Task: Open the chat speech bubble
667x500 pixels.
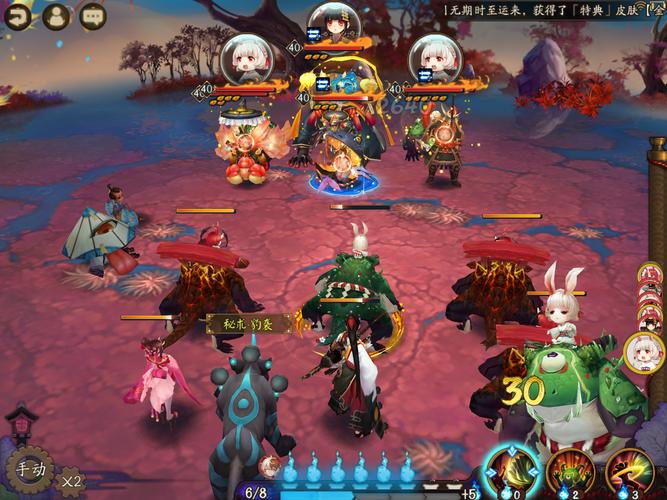Action: pos(93,15)
